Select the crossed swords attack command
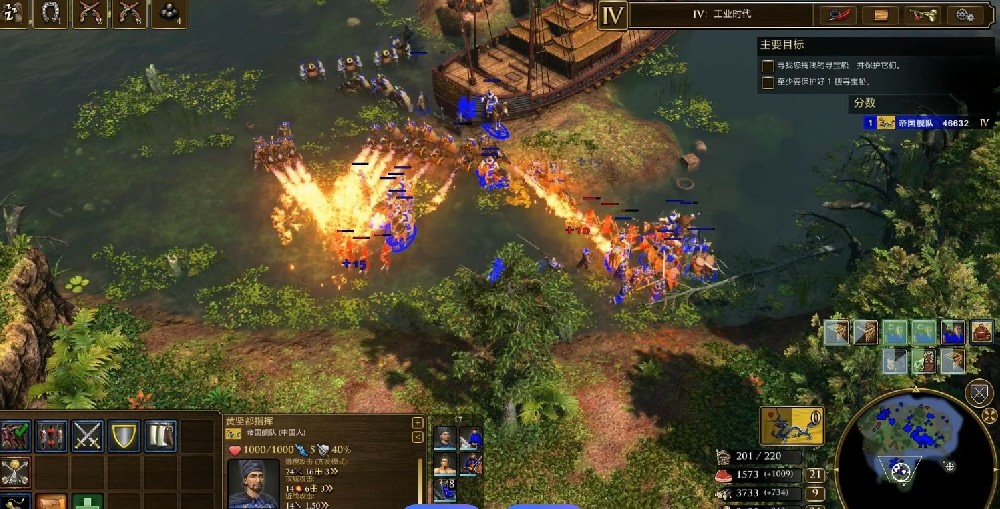This screenshot has height=509, width=1000. 87,435
